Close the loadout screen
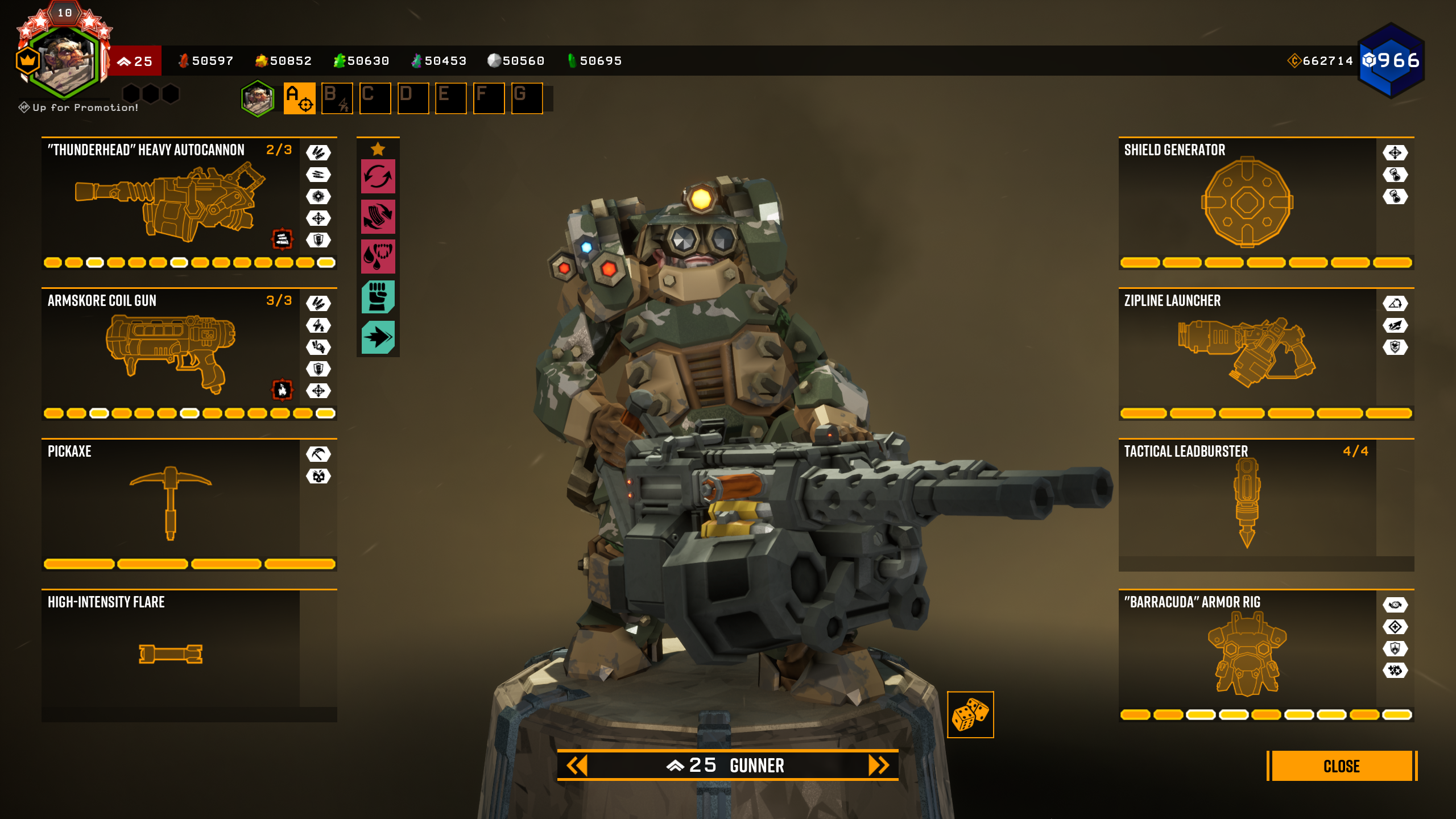This screenshot has width=1456, height=819. click(1341, 766)
